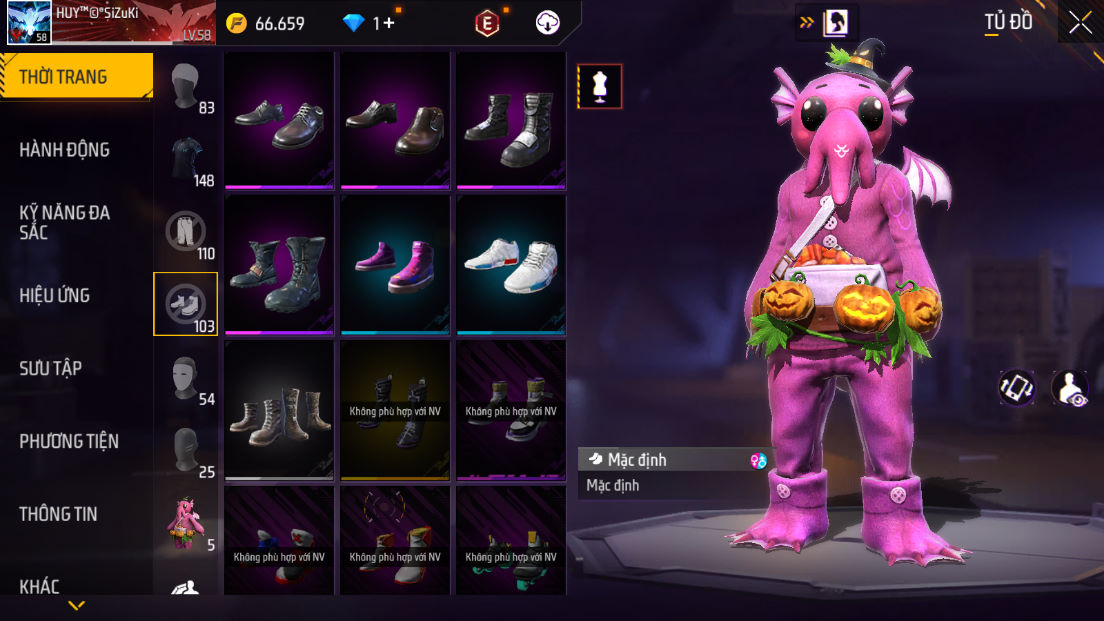Open KỸ NĂNG ĐA SẮC section

[65, 222]
